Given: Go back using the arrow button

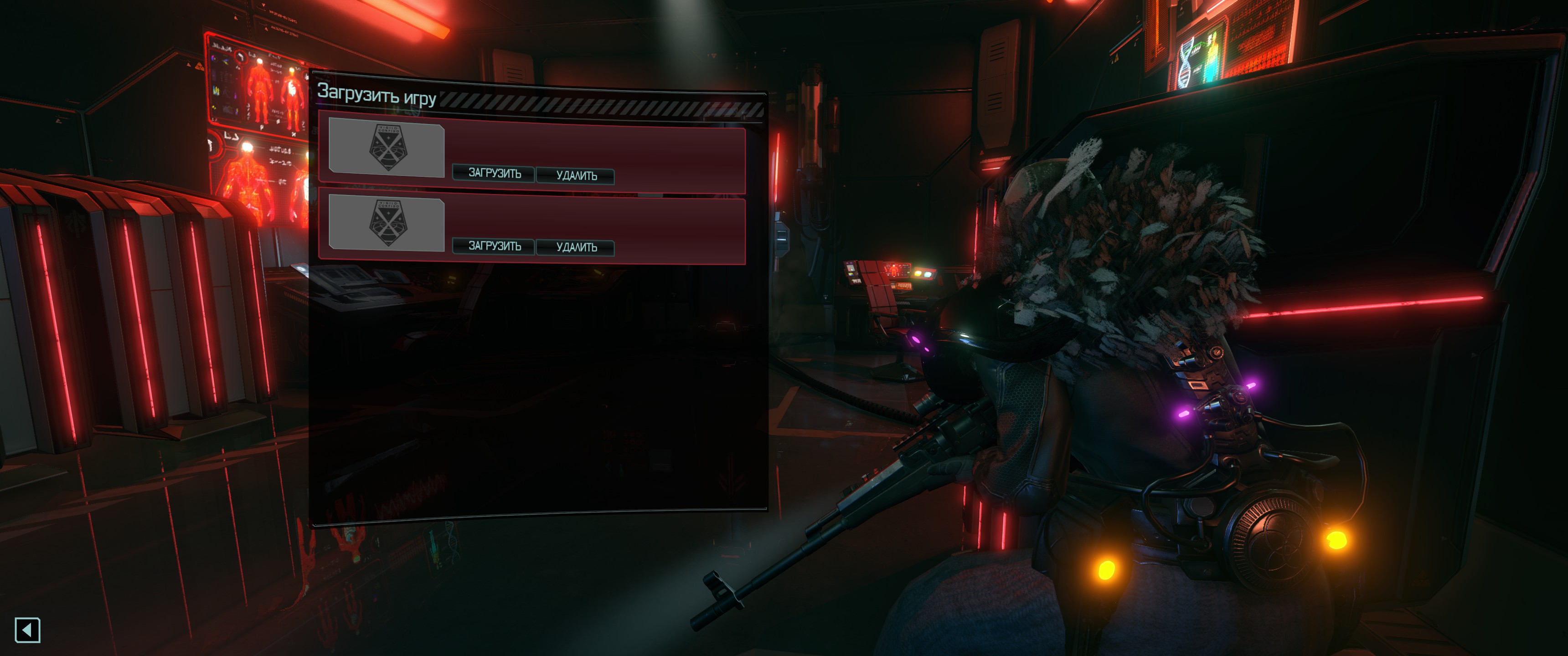Looking at the screenshot, I should (x=27, y=630).
